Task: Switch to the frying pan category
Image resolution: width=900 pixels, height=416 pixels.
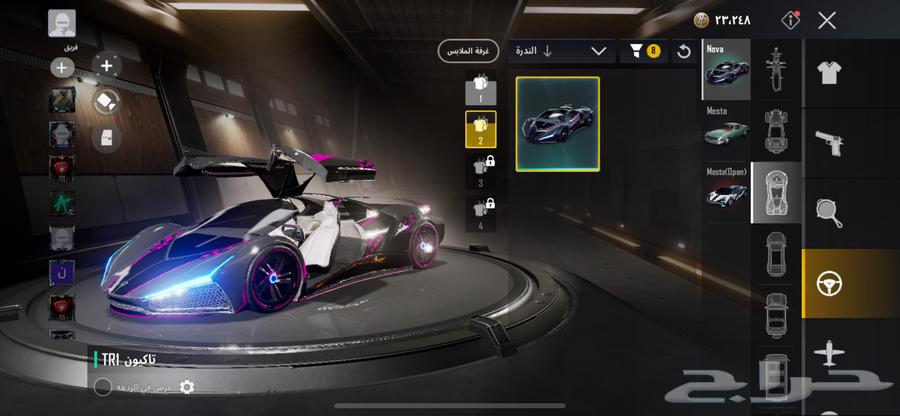Action: coord(828,213)
